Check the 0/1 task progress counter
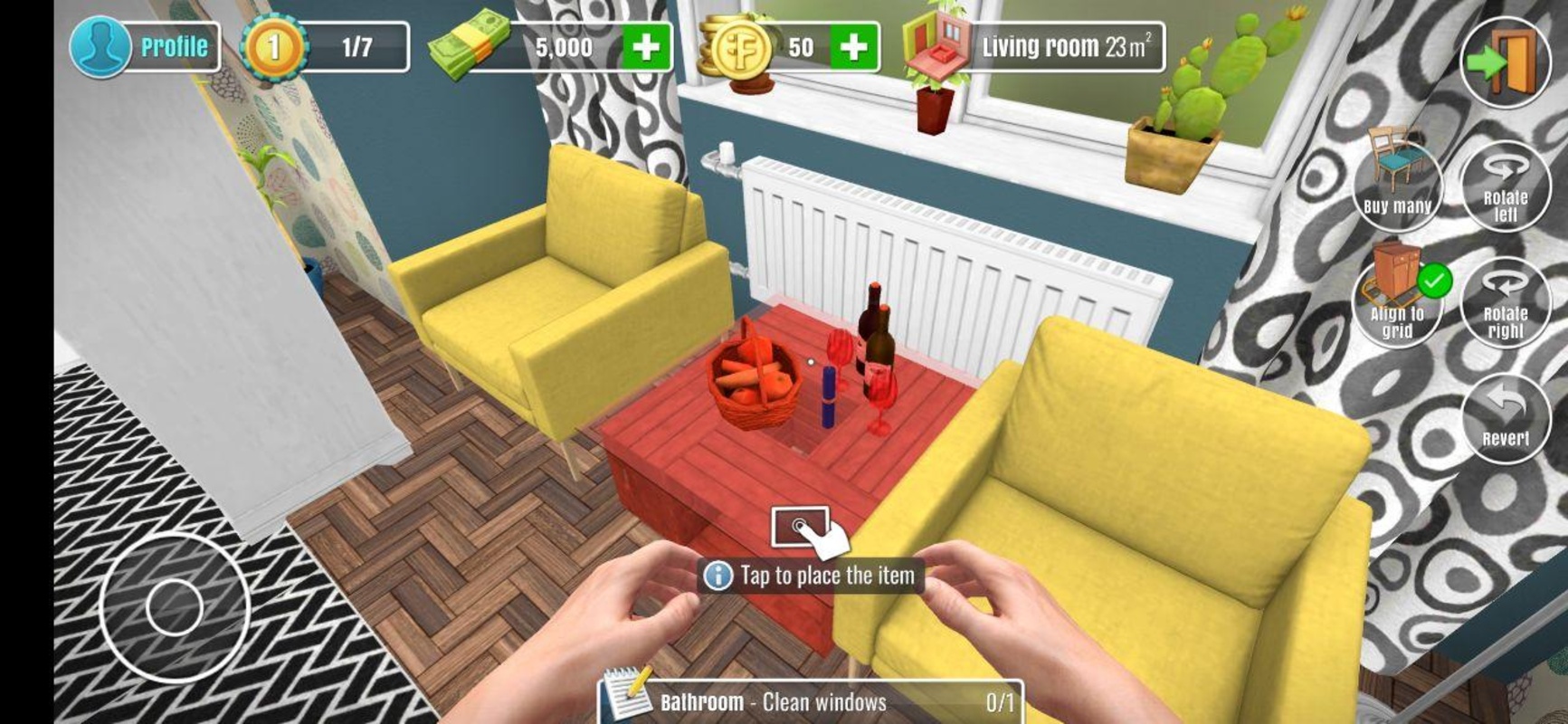1568x724 pixels. (x=989, y=699)
